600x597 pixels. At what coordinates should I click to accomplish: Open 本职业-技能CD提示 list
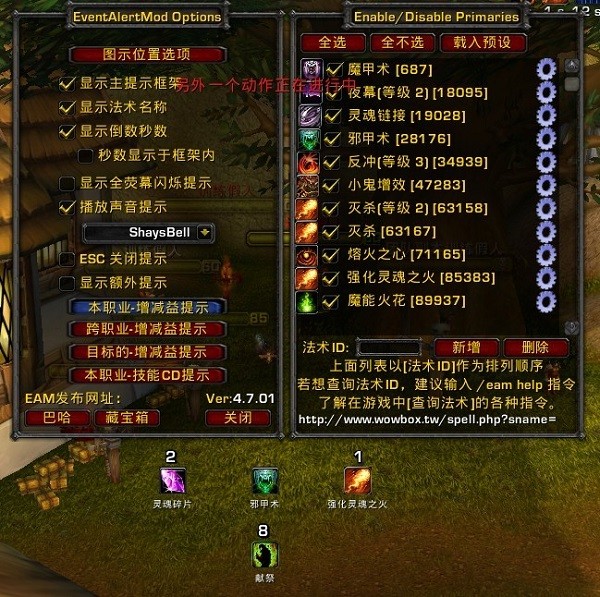[147, 375]
